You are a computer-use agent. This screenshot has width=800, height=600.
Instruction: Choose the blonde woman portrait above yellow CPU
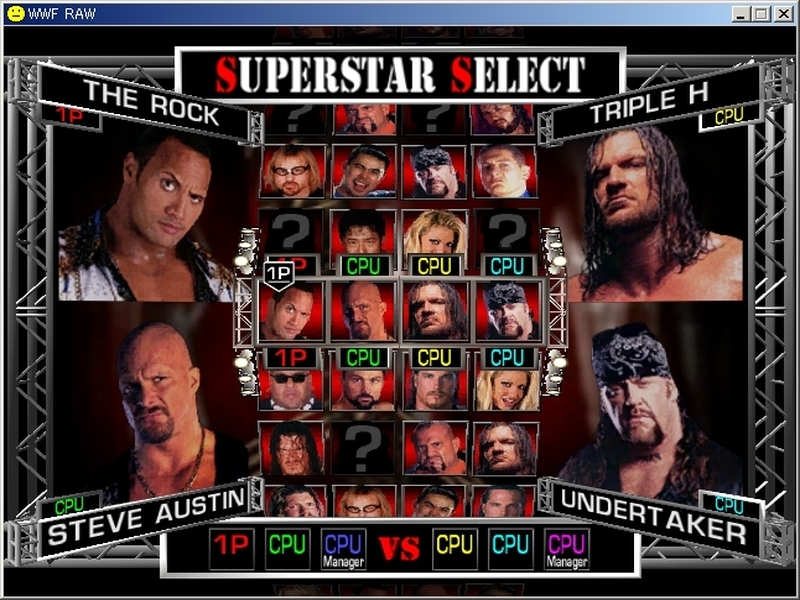point(435,232)
